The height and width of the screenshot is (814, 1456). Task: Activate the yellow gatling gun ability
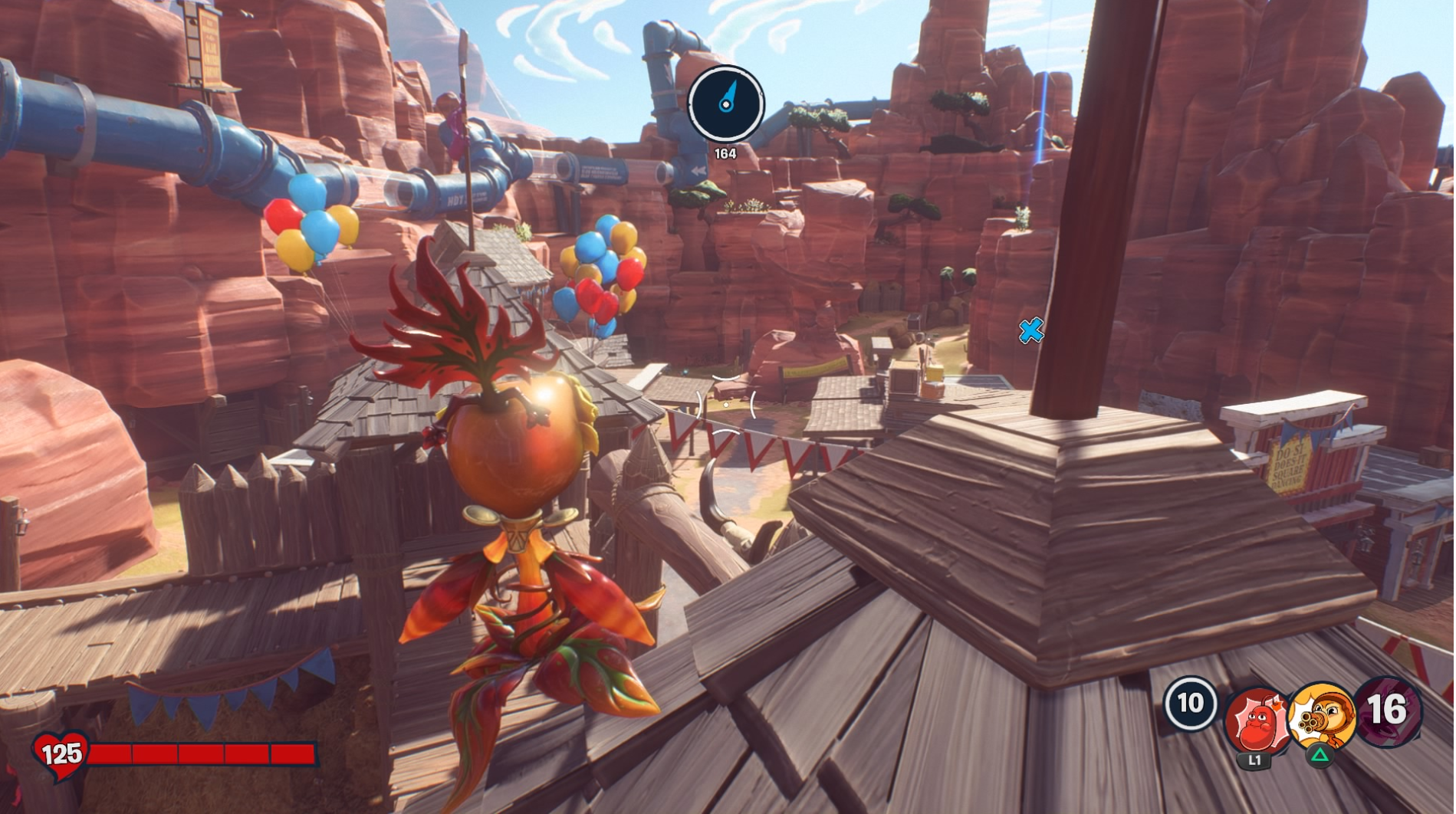tap(1321, 716)
